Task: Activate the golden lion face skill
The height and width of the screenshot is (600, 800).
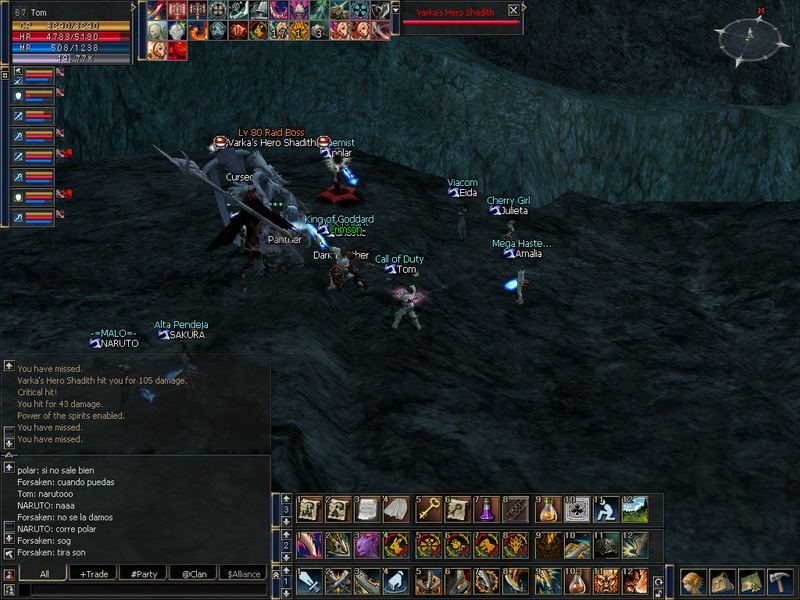Action: click(605, 581)
